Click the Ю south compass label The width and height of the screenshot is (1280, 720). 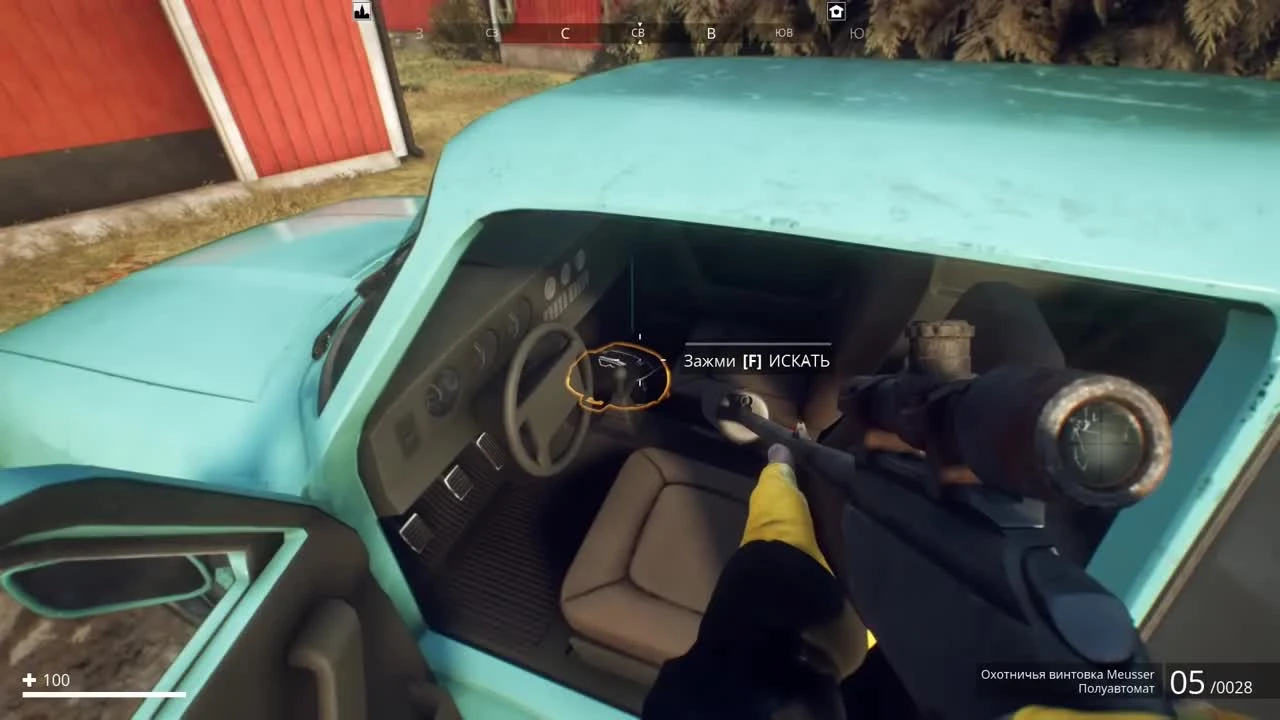click(857, 33)
